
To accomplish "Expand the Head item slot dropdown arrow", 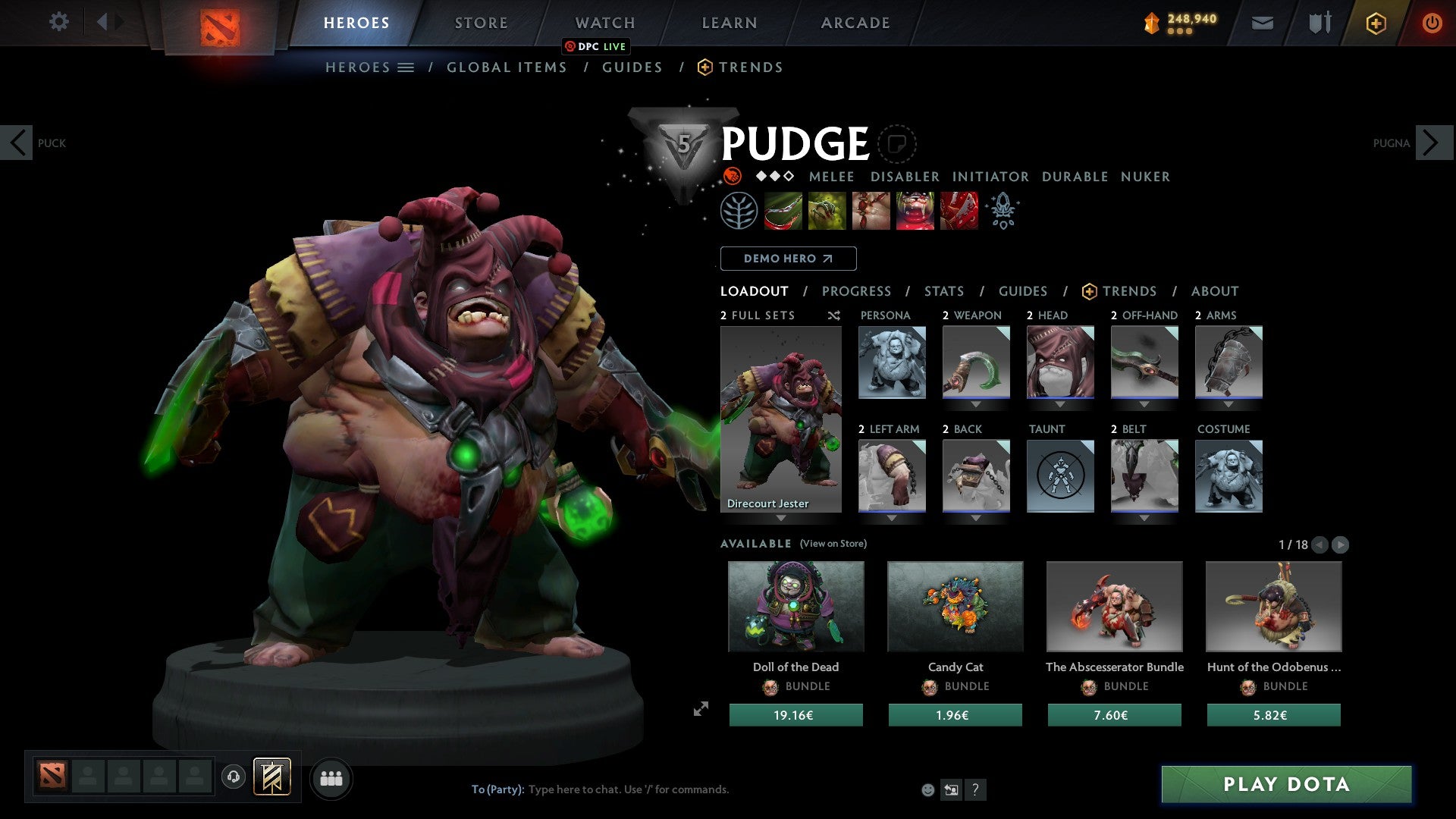I will 1060,402.
